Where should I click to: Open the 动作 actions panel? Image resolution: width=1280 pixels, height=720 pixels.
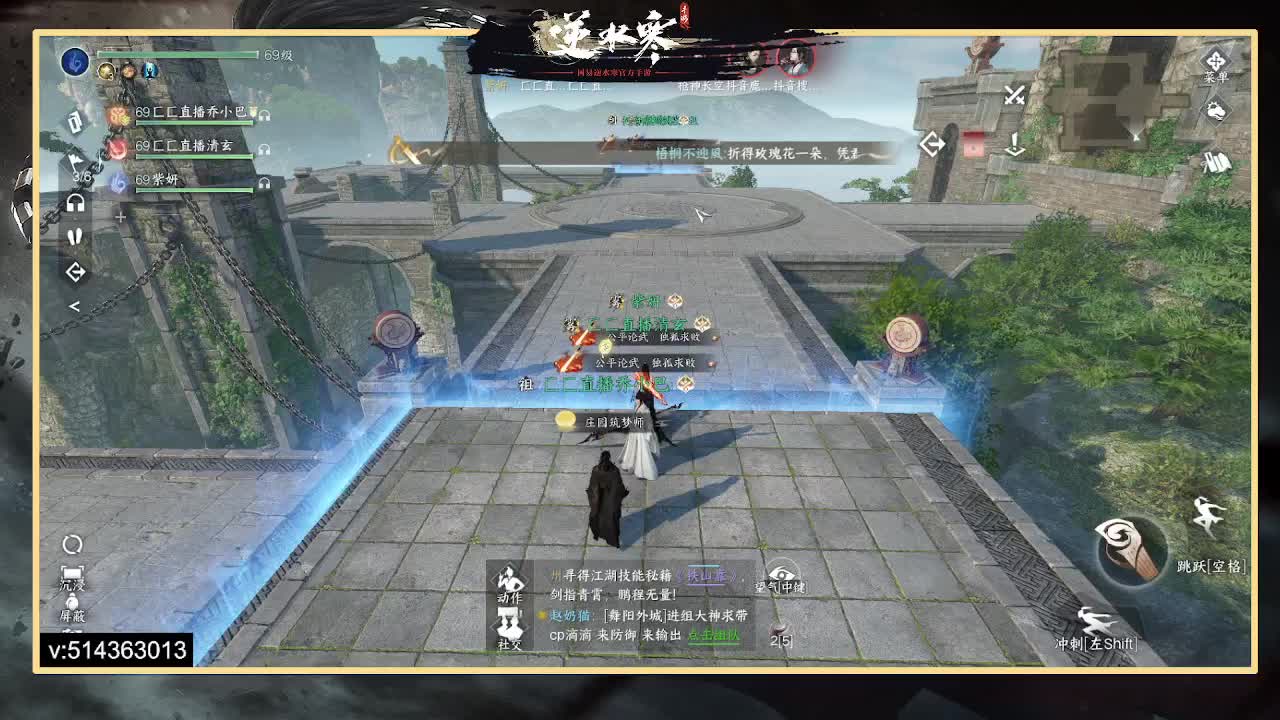(509, 581)
